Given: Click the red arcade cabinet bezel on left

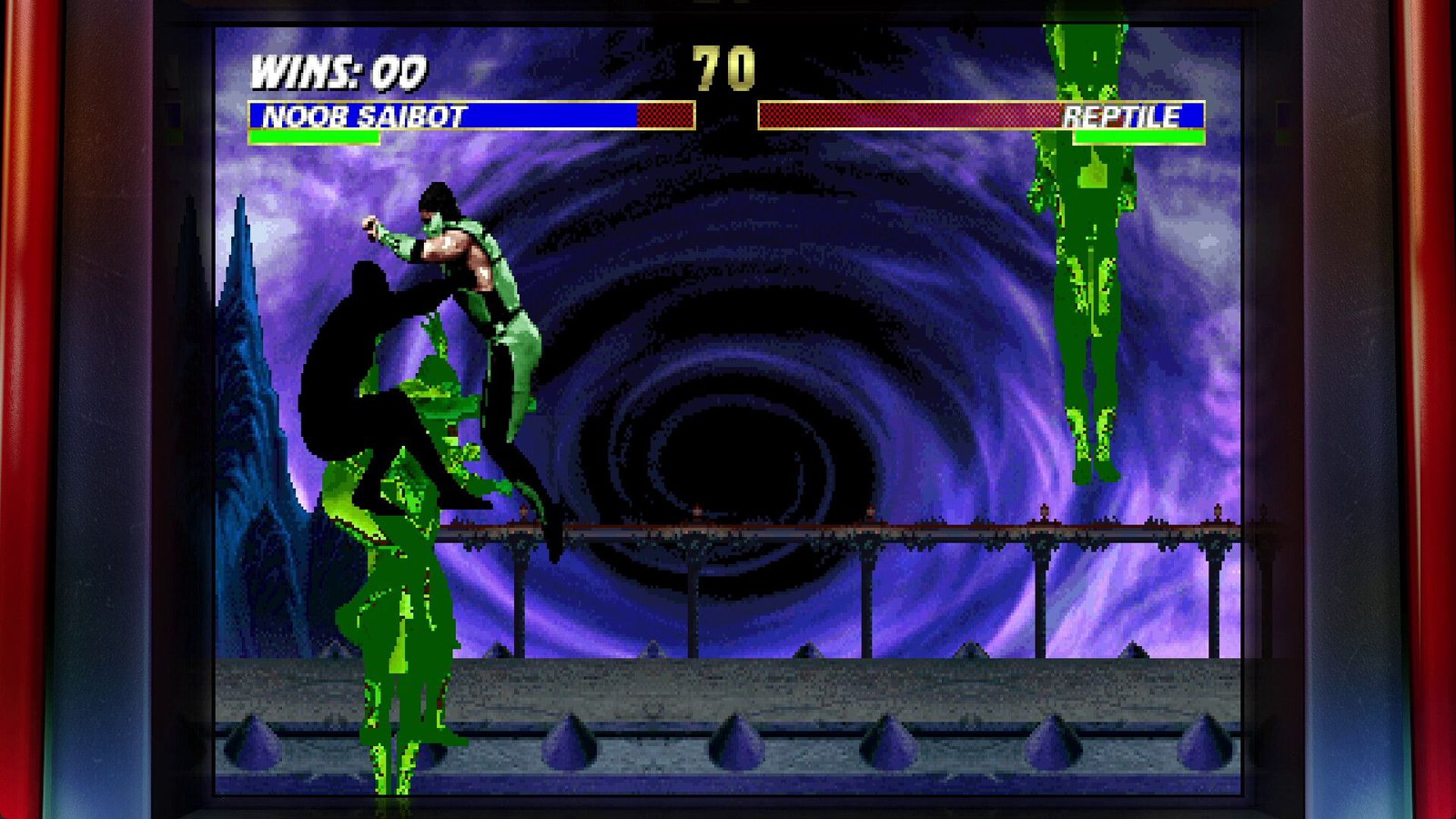Looking at the screenshot, I should 27,409.
